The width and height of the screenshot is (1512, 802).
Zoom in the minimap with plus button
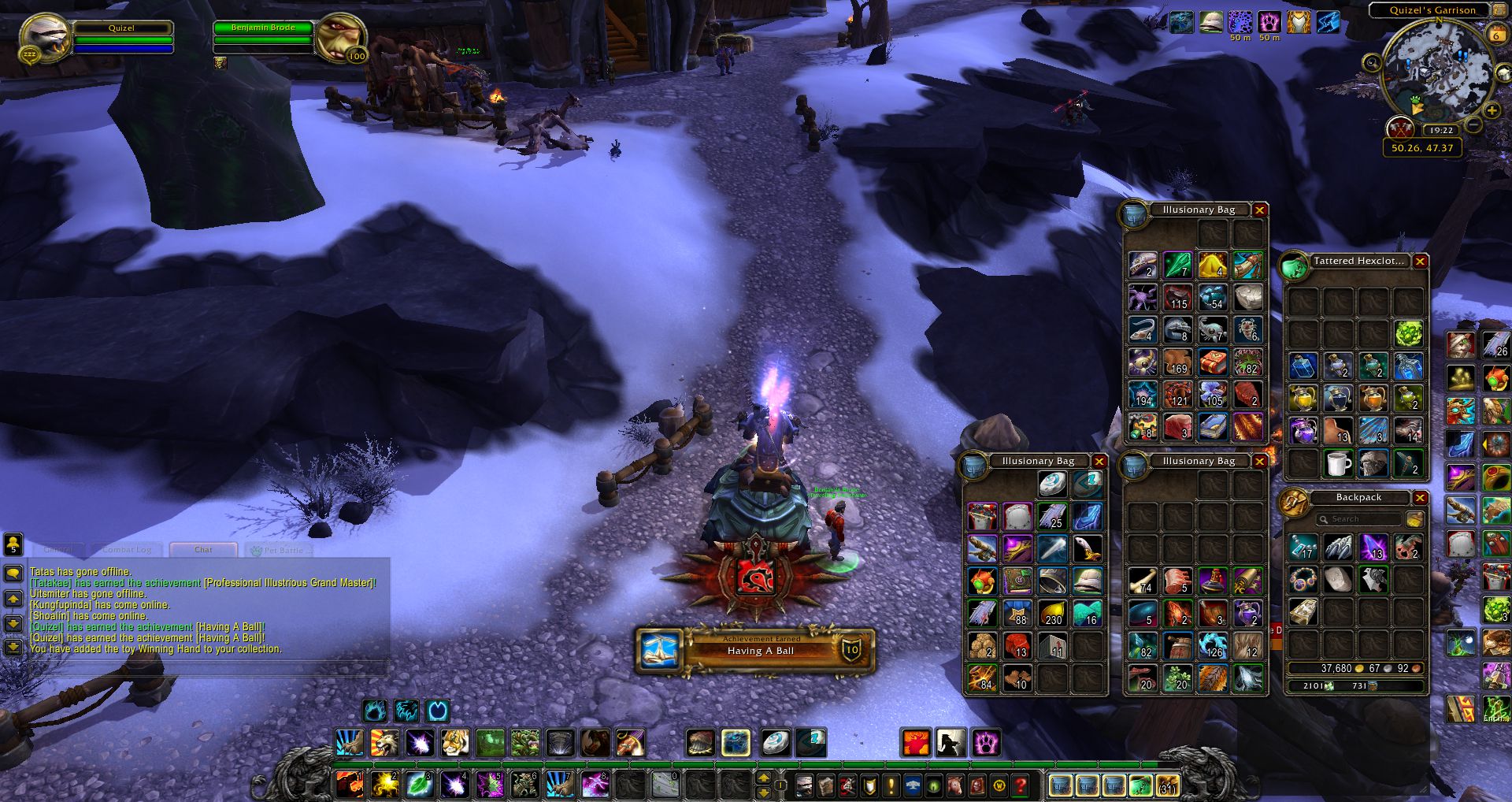(x=1492, y=111)
